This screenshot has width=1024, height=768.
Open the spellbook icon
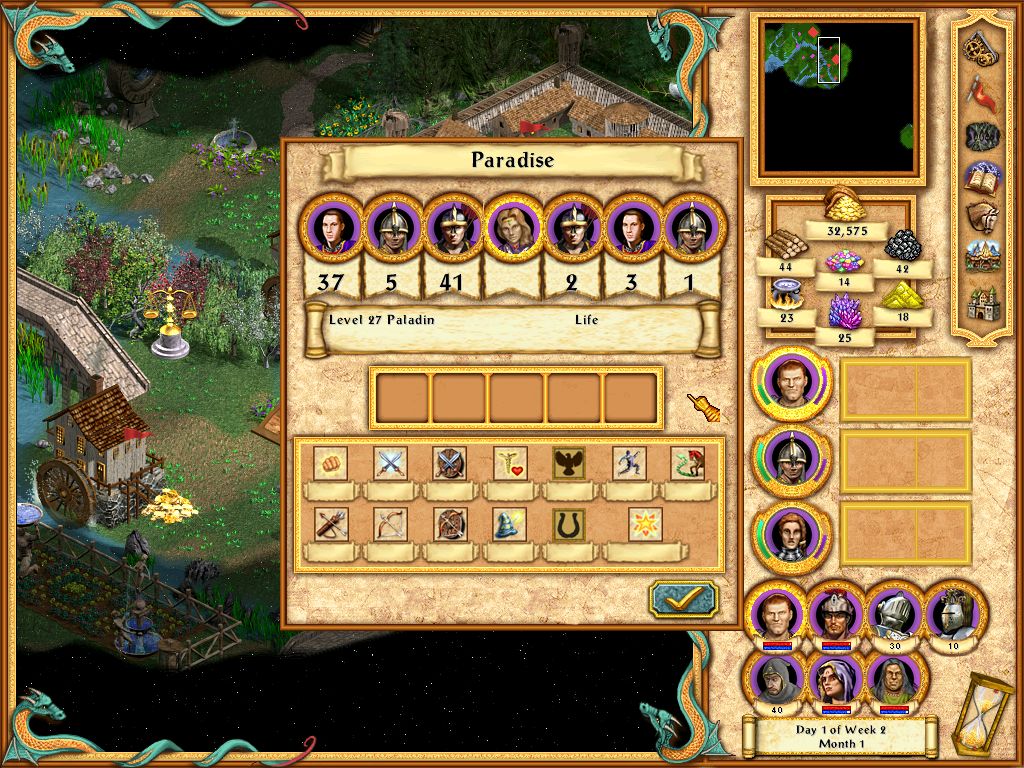[983, 178]
